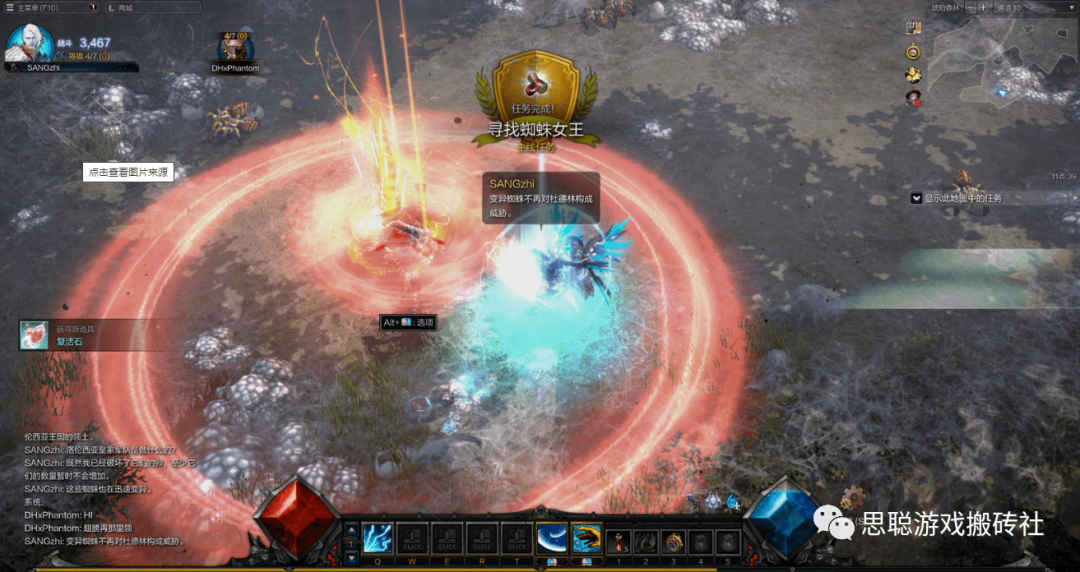Open the main menu (主菜单) button
The image size is (1080, 572).
click(x=33, y=7)
